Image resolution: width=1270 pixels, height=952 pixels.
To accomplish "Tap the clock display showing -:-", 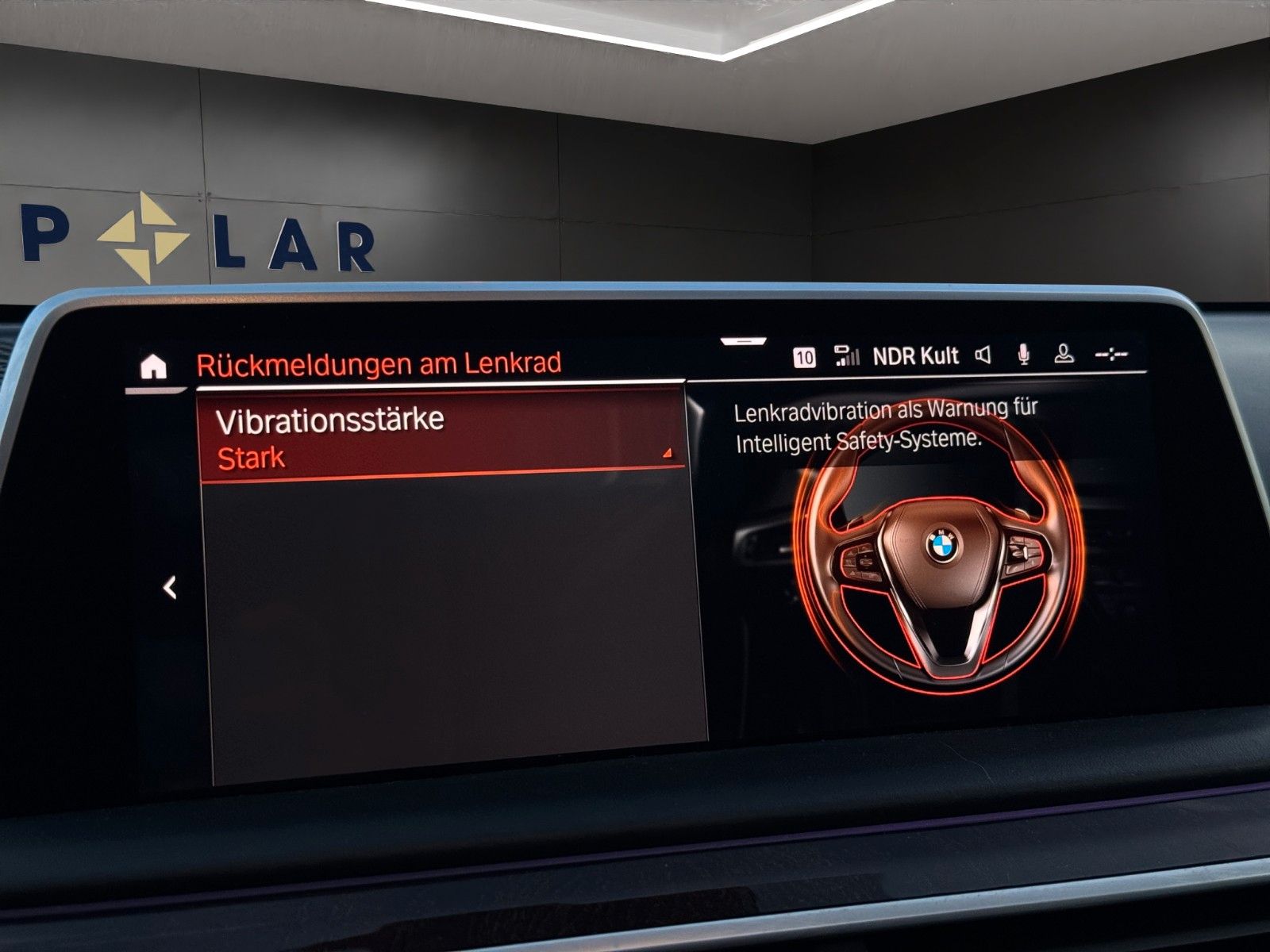I will tap(1110, 355).
